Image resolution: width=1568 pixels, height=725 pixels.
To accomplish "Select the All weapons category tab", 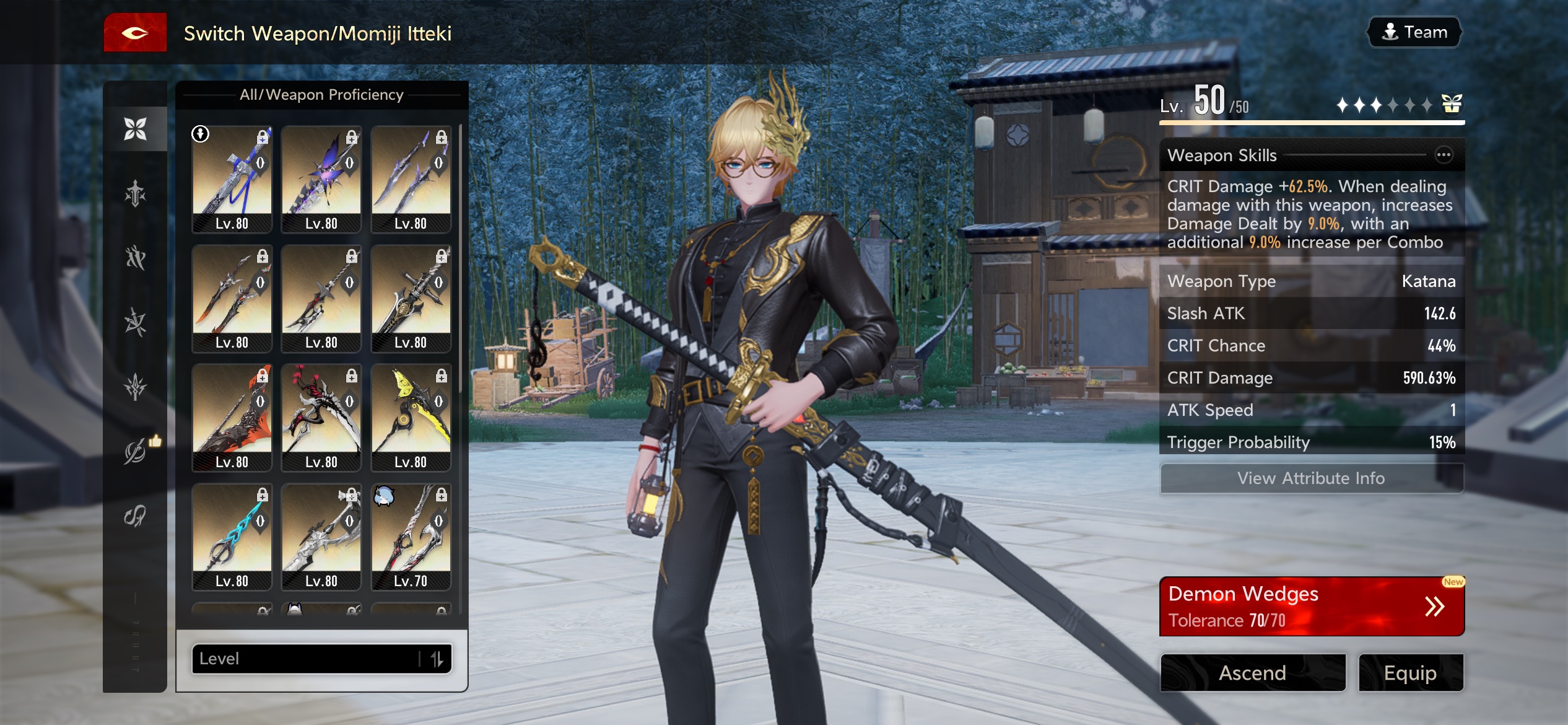I will [x=135, y=129].
